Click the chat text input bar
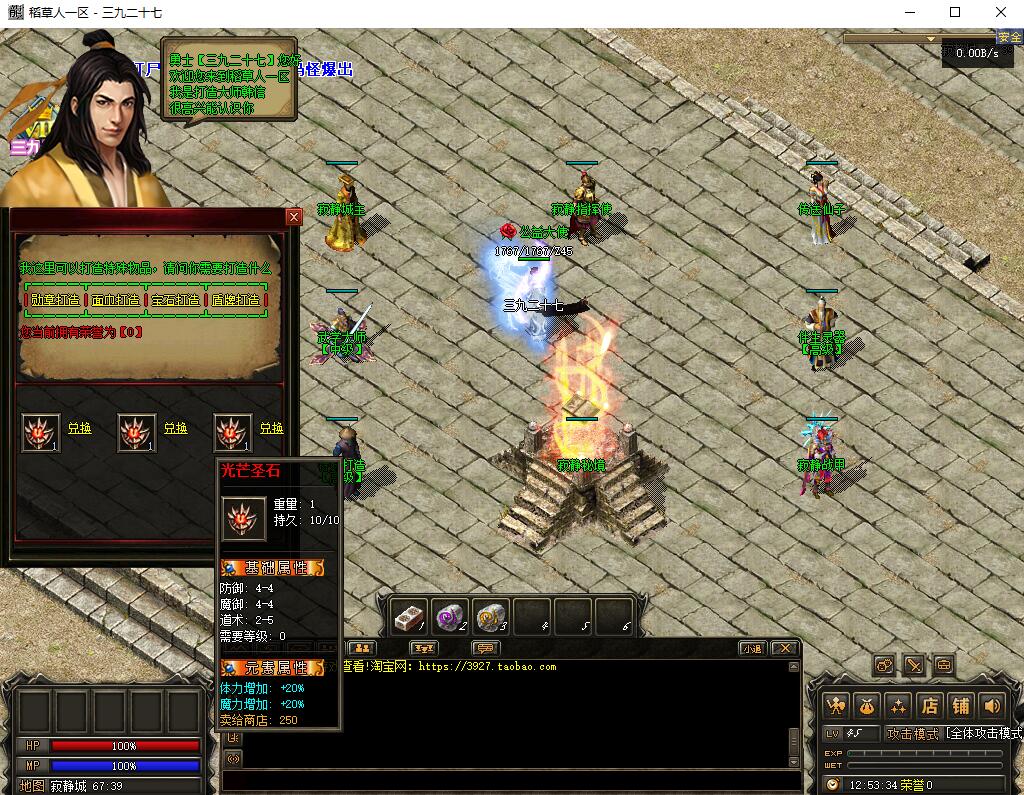This screenshot has width=1024, height=795. (510, 778)
